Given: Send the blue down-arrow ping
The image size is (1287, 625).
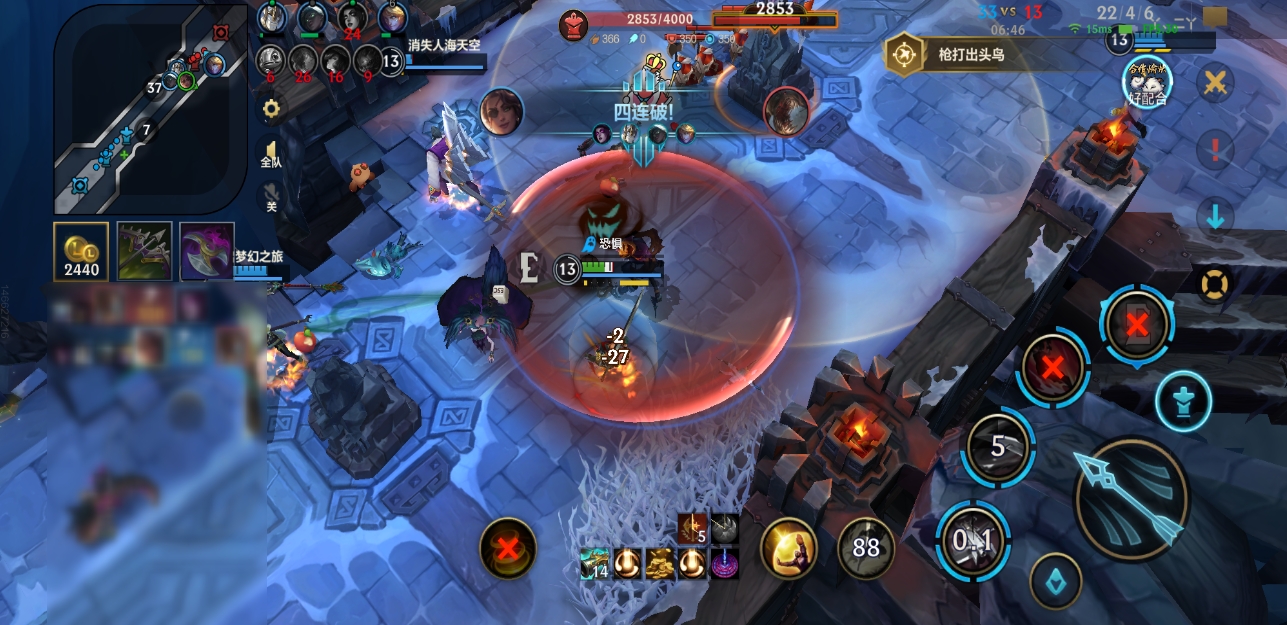Looking at the screenshot, I should coord(1215,217).
